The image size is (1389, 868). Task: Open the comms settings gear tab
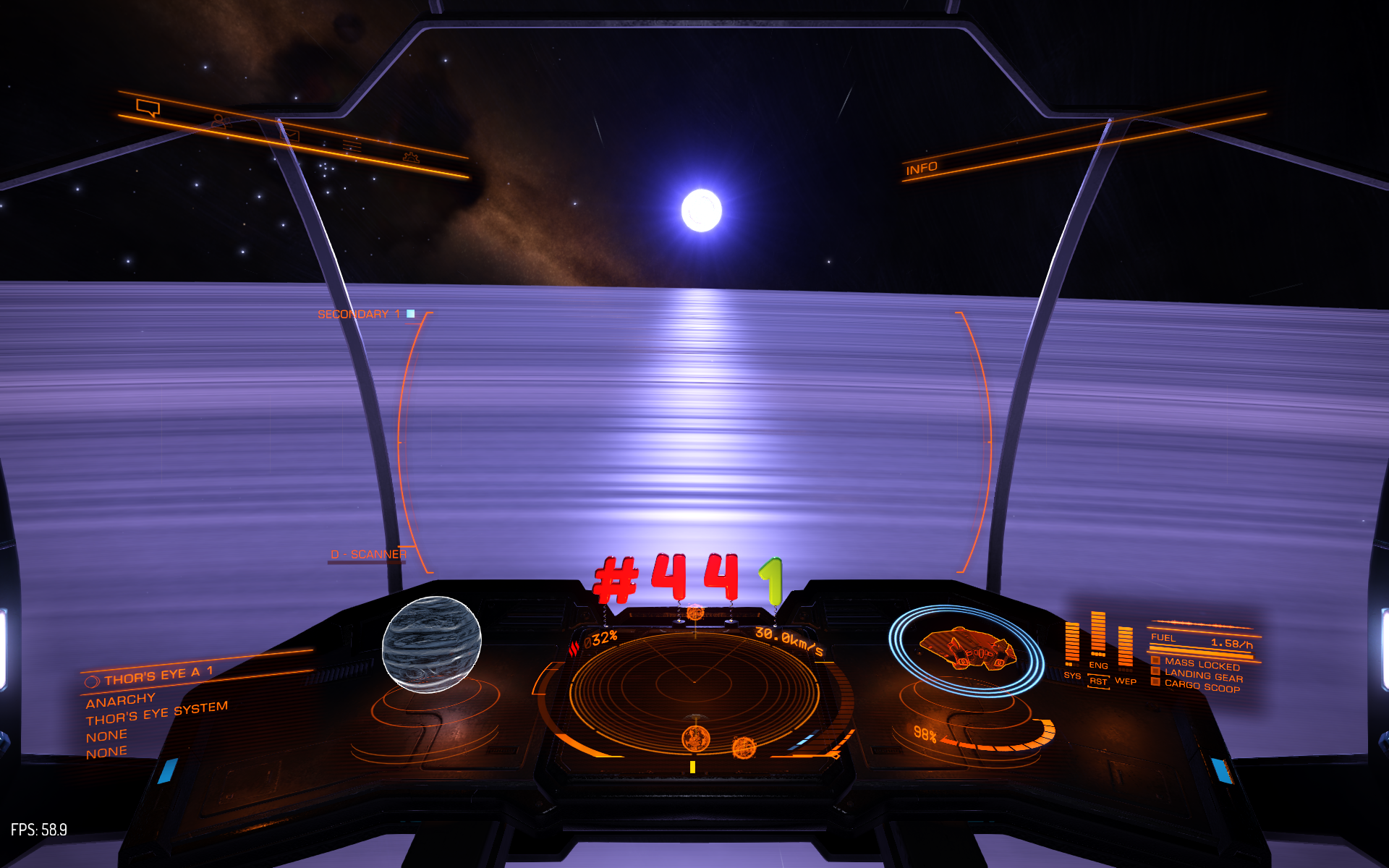411,157
